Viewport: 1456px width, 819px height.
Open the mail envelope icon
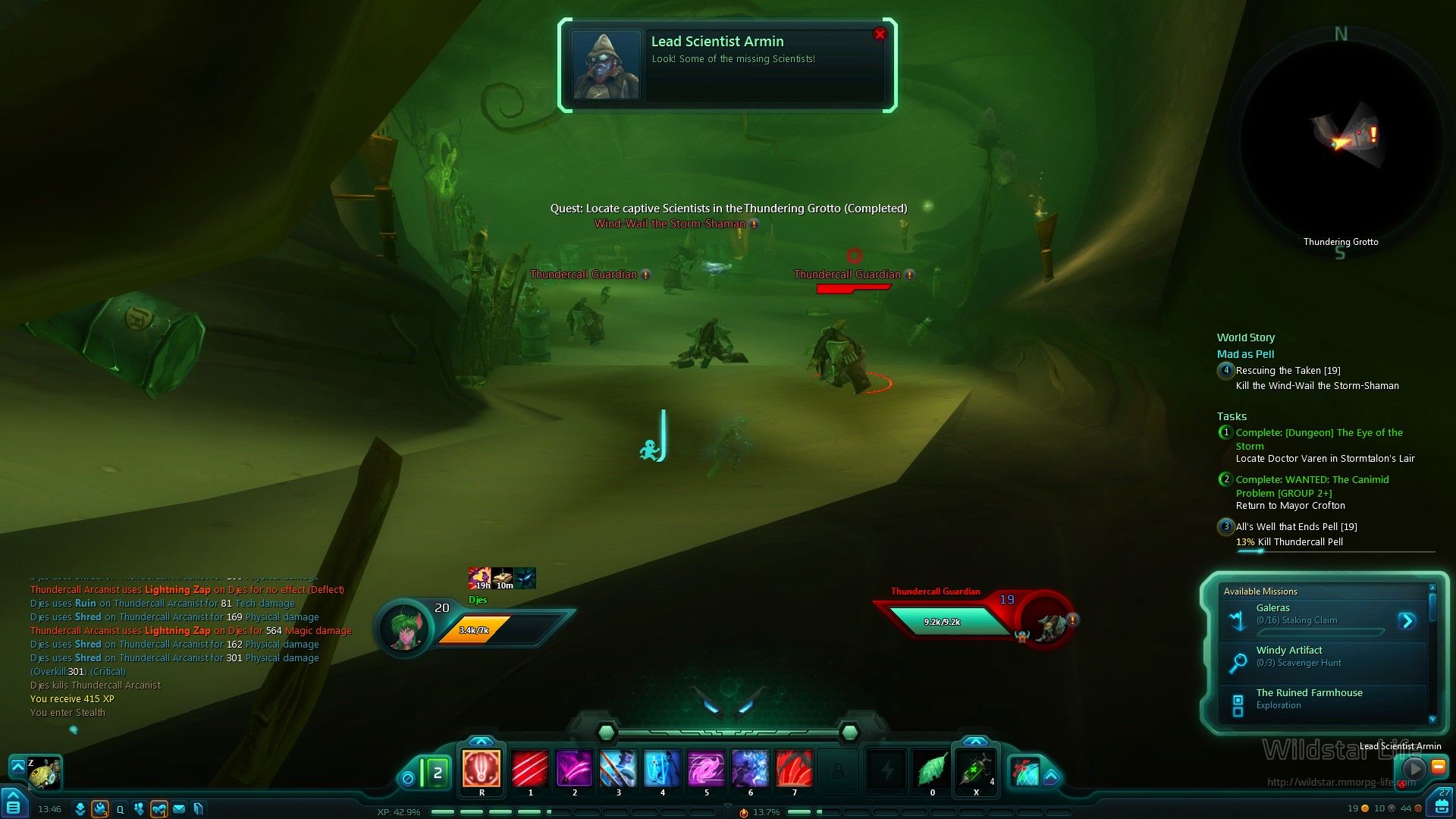coord(179,809)
